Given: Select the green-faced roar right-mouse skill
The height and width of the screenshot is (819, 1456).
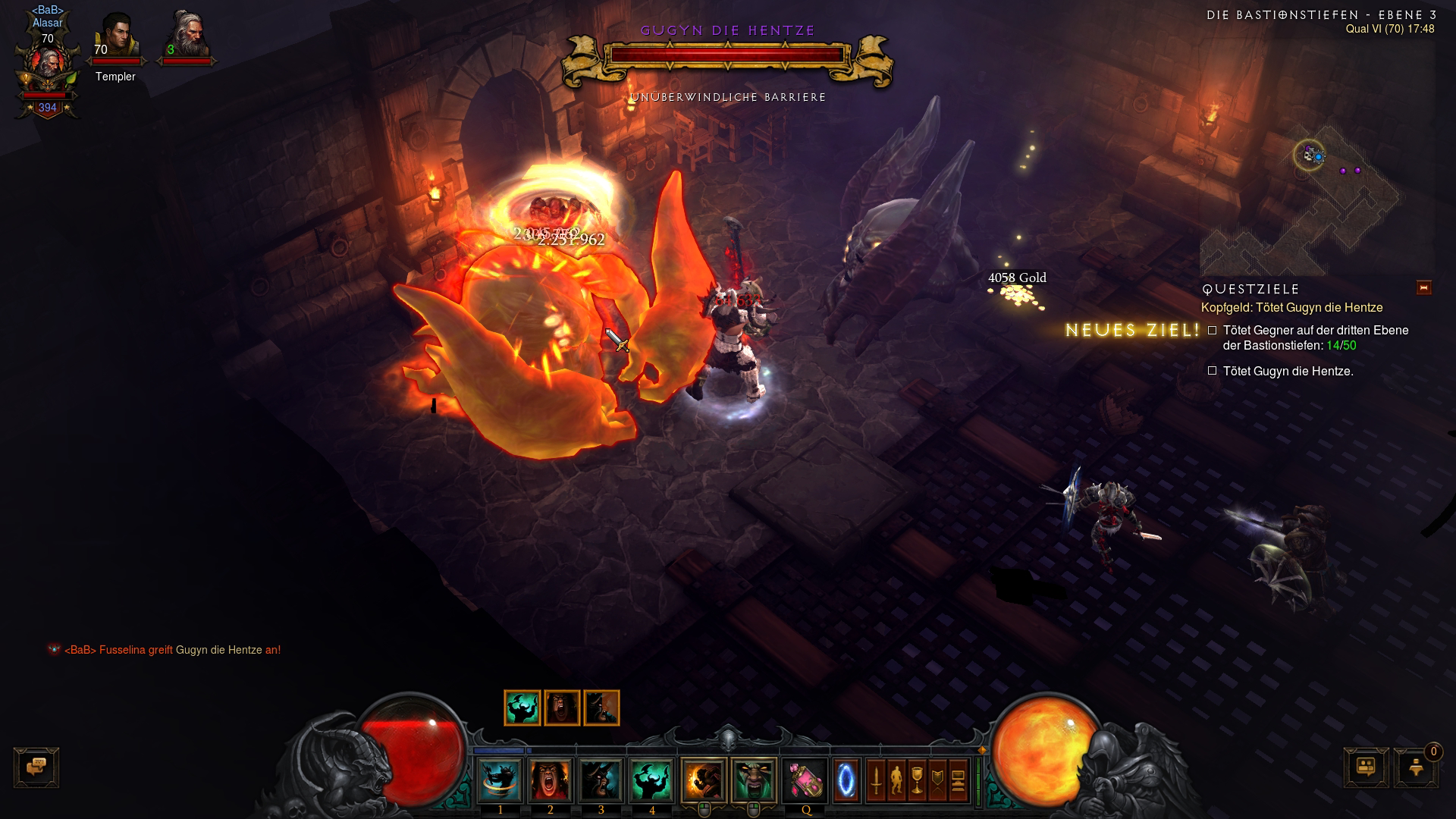Looking at the screenshot, I should point(754,780).
